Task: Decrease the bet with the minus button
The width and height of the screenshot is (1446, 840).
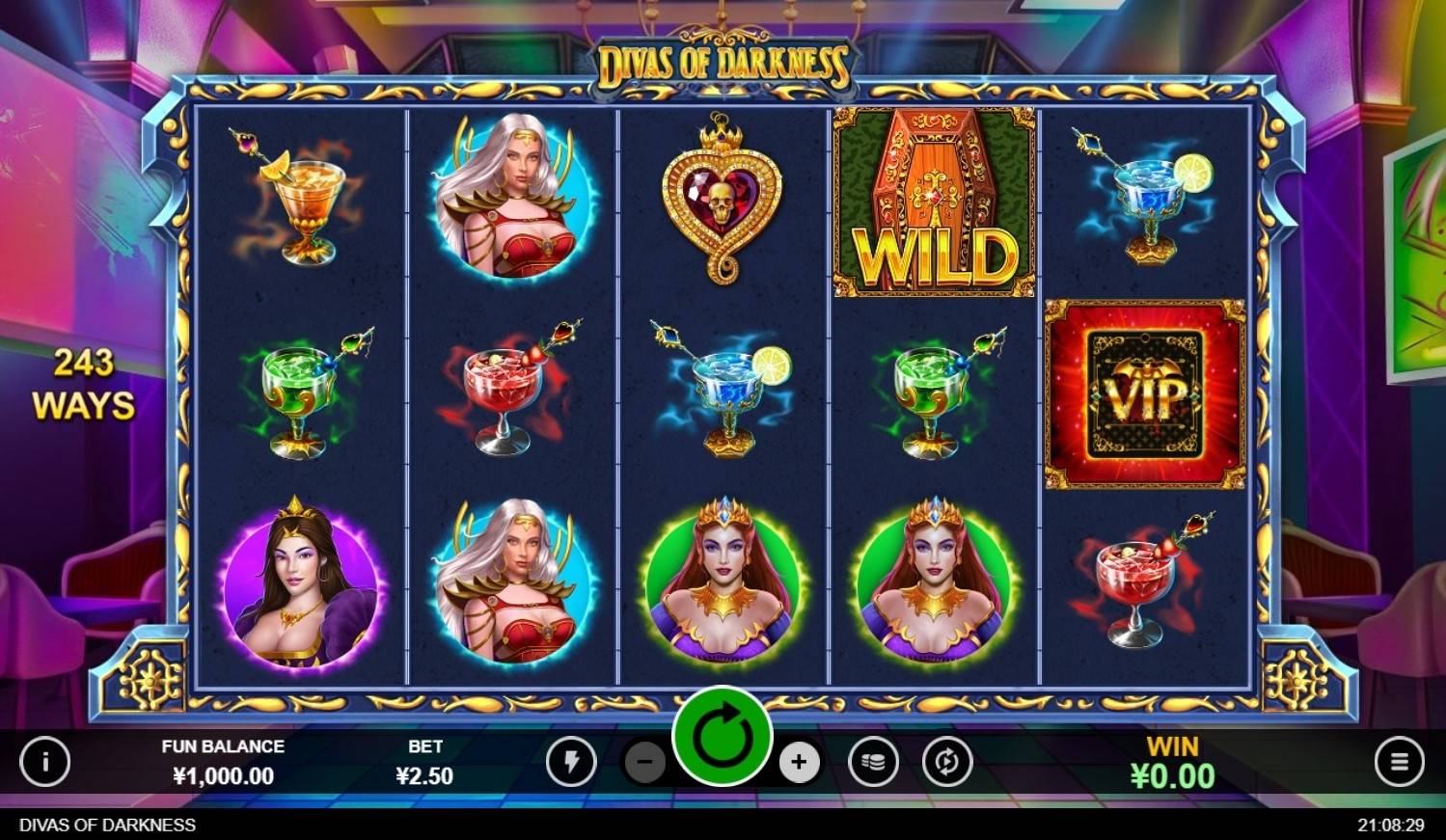Action: [645, 763]
